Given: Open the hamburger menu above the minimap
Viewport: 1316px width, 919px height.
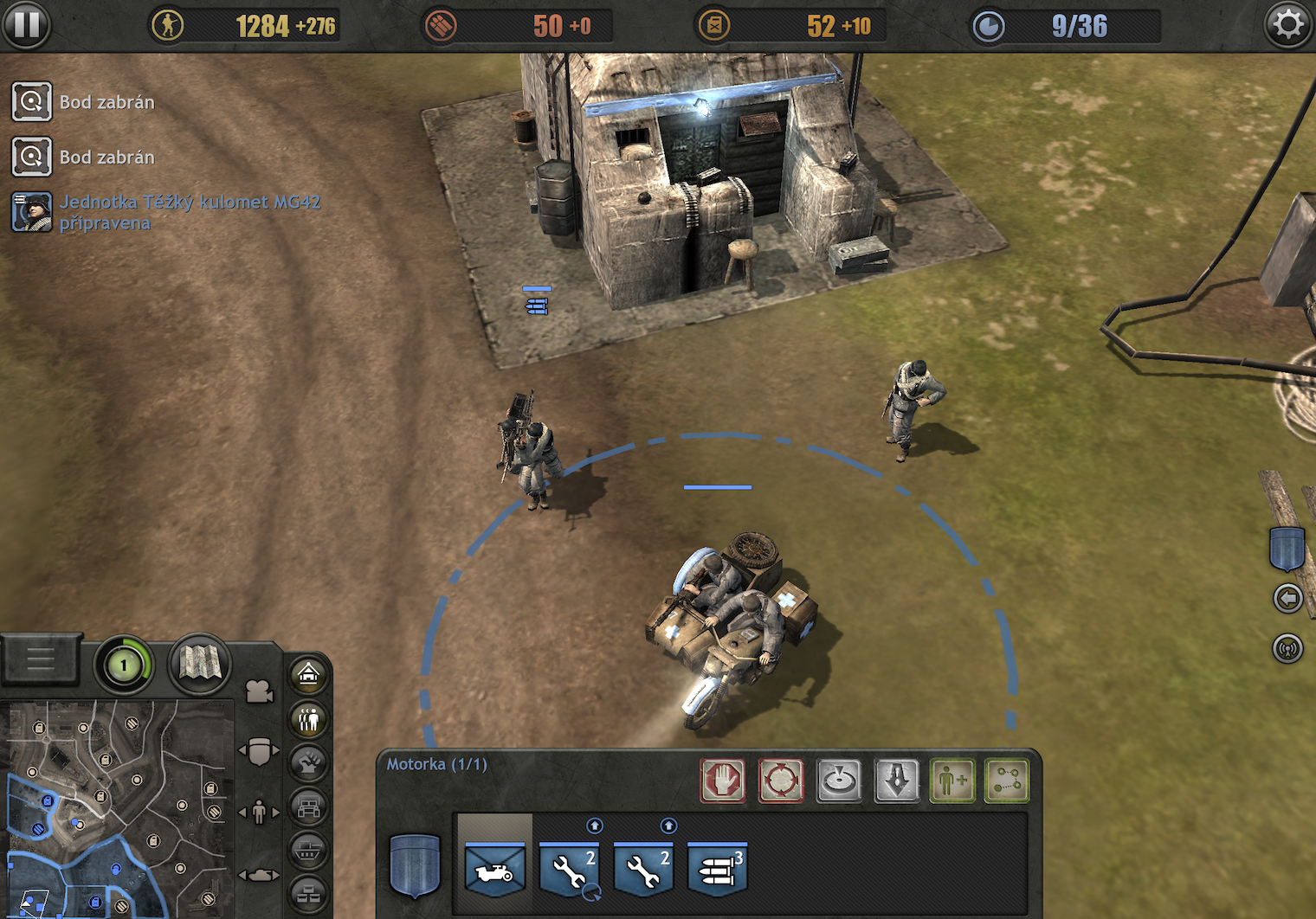Looking at the screenshot, I should (41, 660).
